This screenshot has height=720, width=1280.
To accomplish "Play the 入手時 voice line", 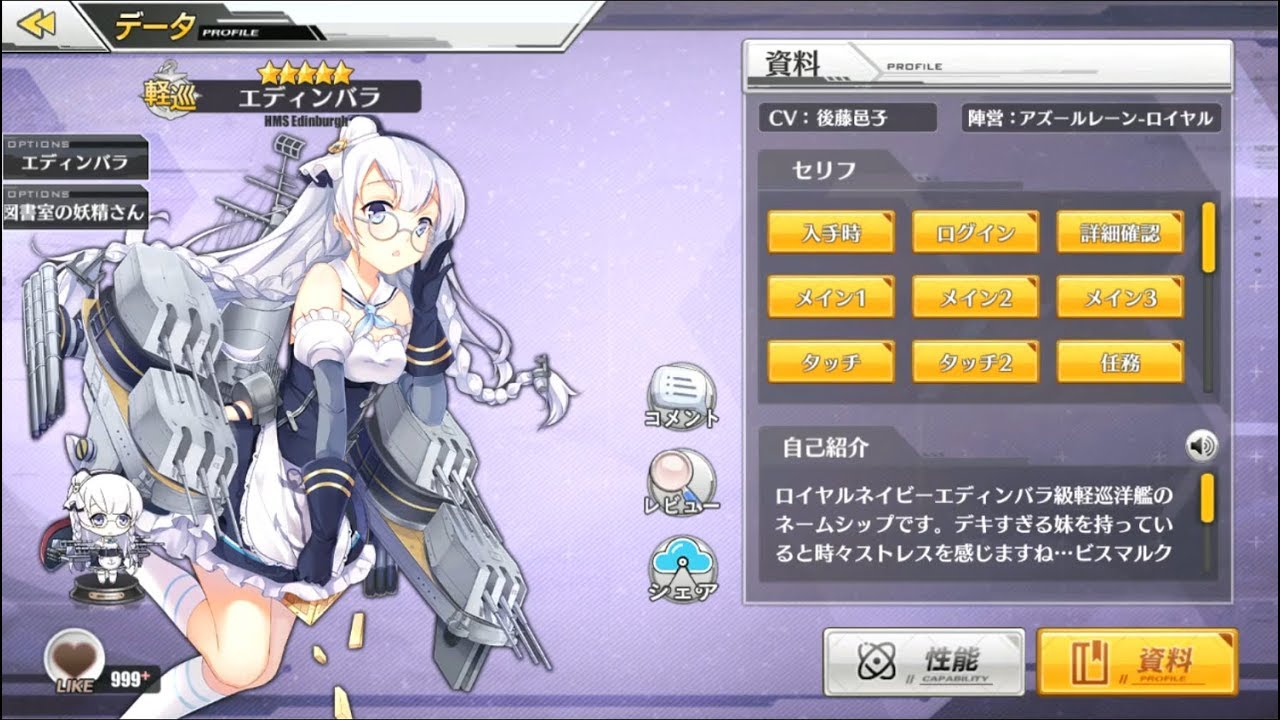I will point(831,233).
